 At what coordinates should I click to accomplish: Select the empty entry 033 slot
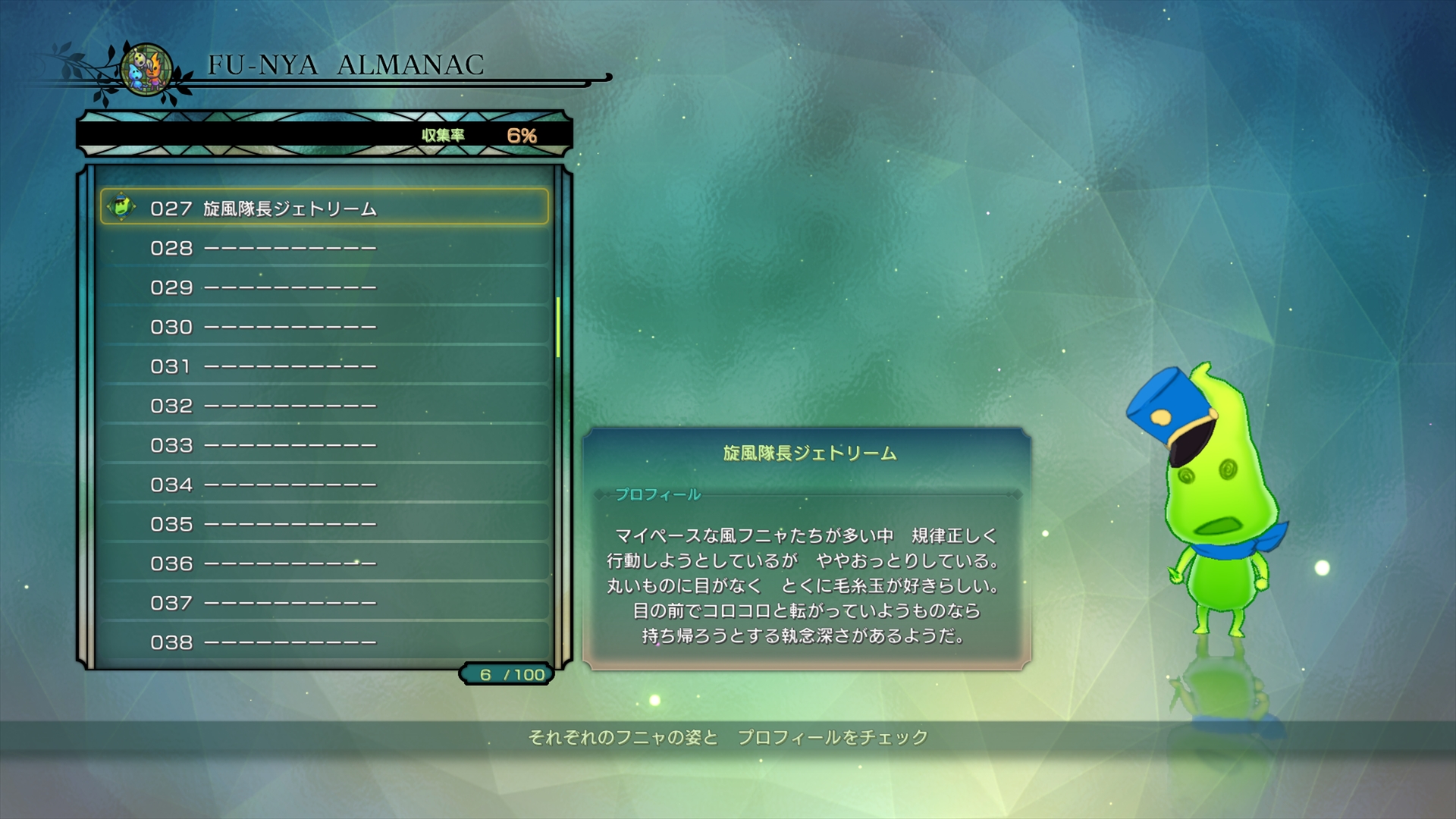point(265,446)
